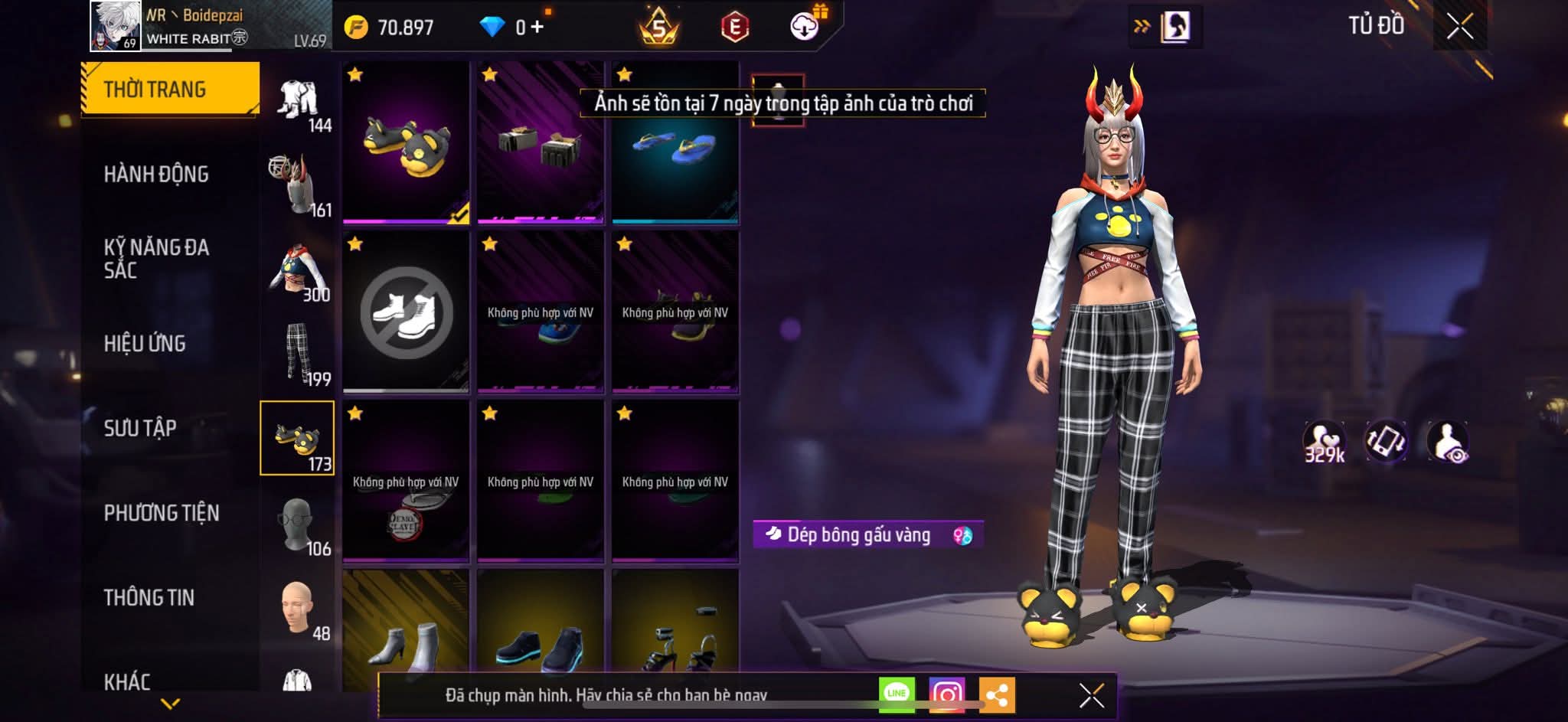Select the grey high-heel boots item
Screen dimensions: 1568x722
pyautogui.click(x=406, y=639)
